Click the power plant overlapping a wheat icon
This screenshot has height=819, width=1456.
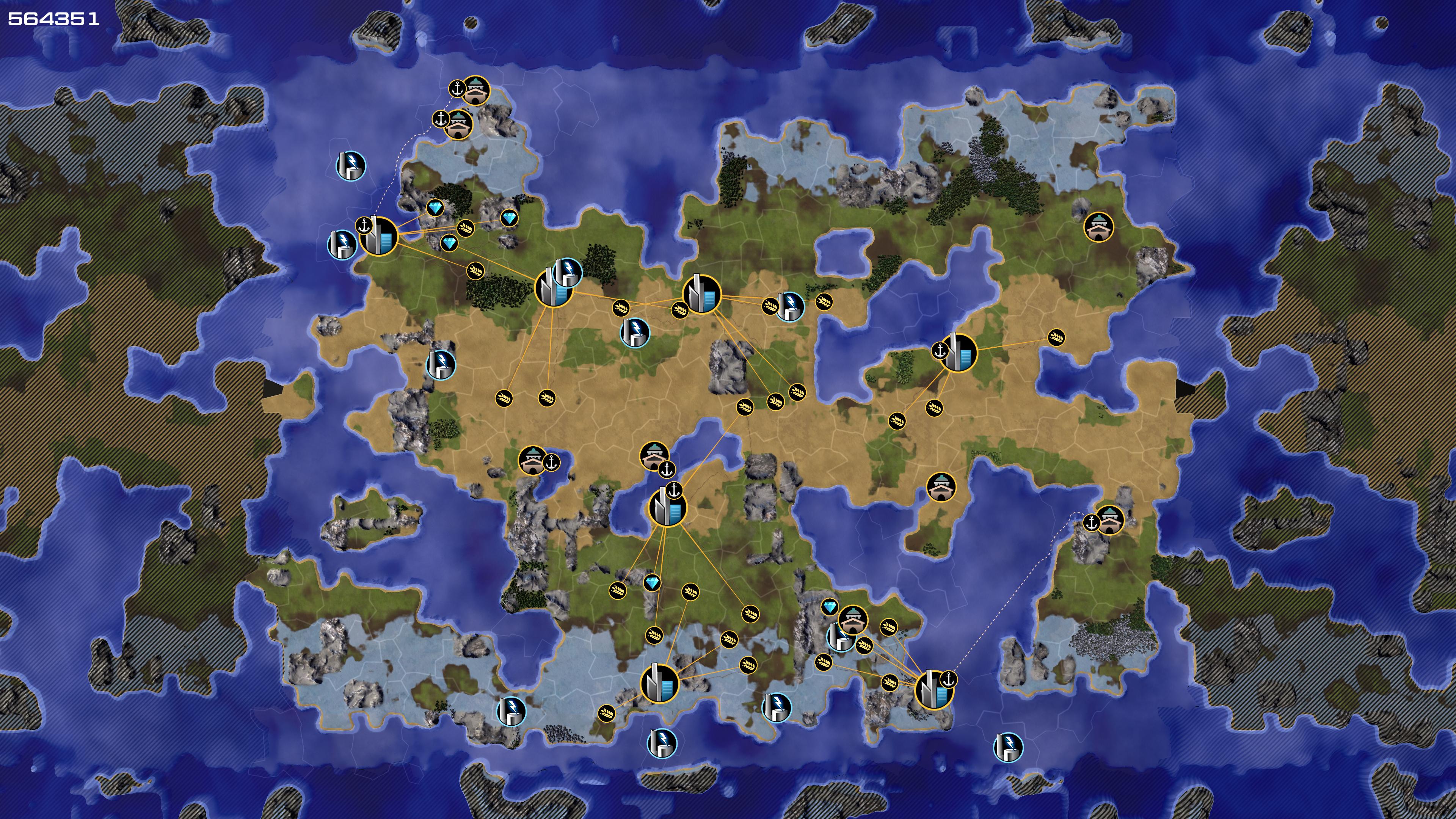[x=789, y=306]
